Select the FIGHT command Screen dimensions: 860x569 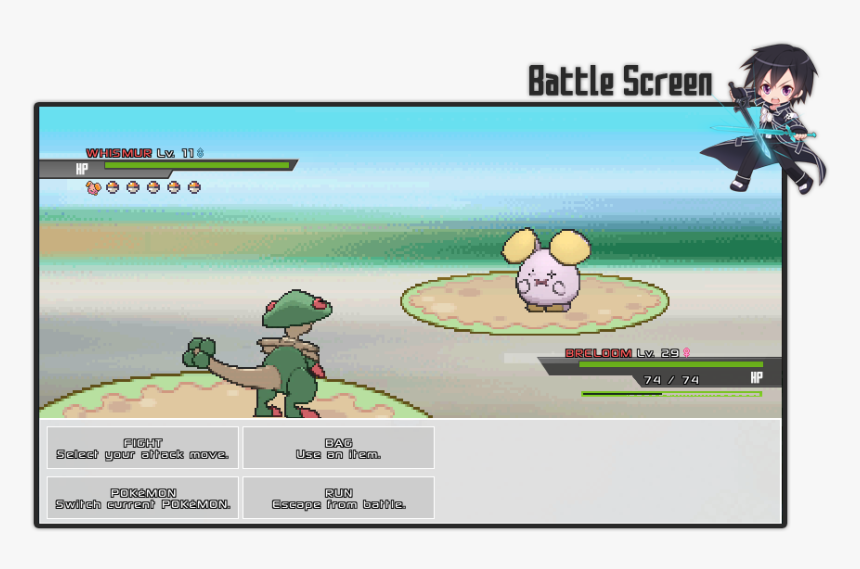point(142,448)
